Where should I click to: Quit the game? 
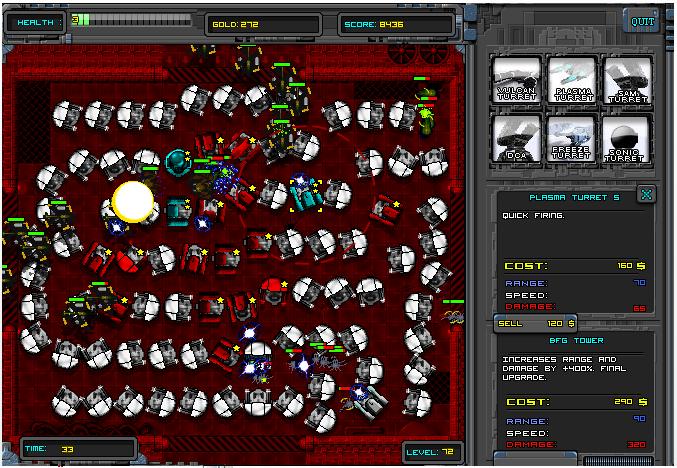[x=640, y=20]
